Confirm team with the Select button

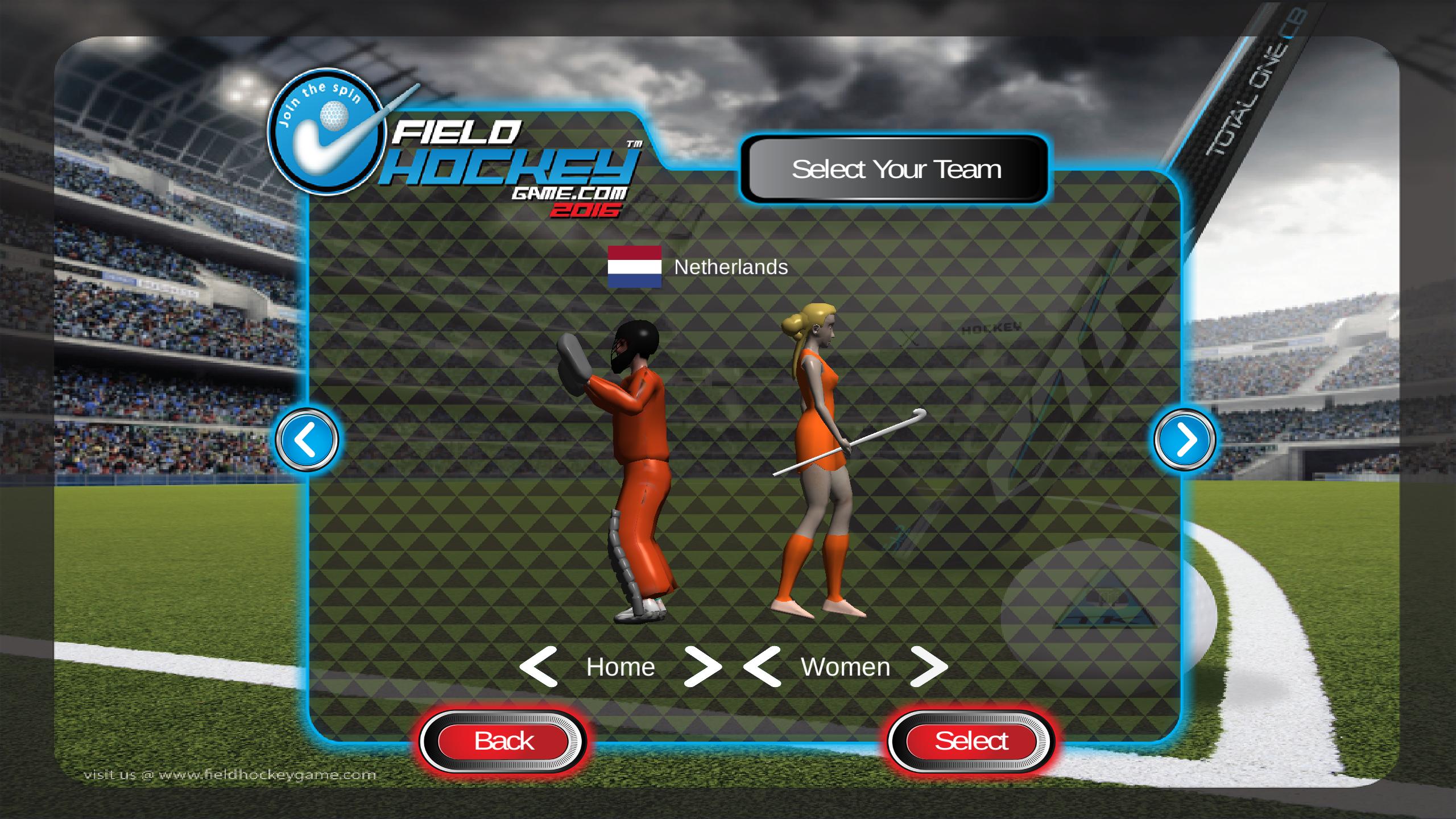[x=971, y=741]
